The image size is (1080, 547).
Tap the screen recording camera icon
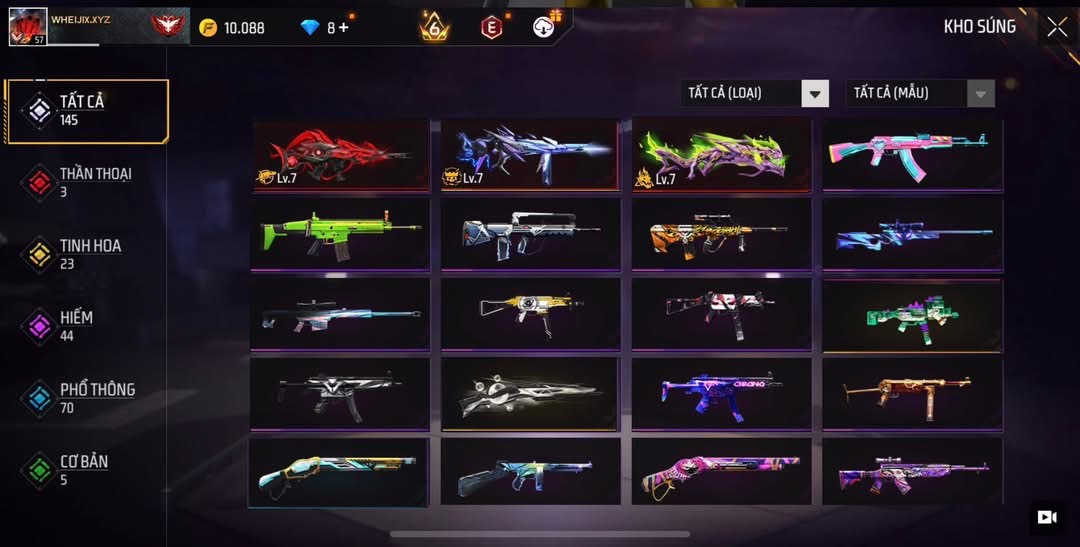1047,517
